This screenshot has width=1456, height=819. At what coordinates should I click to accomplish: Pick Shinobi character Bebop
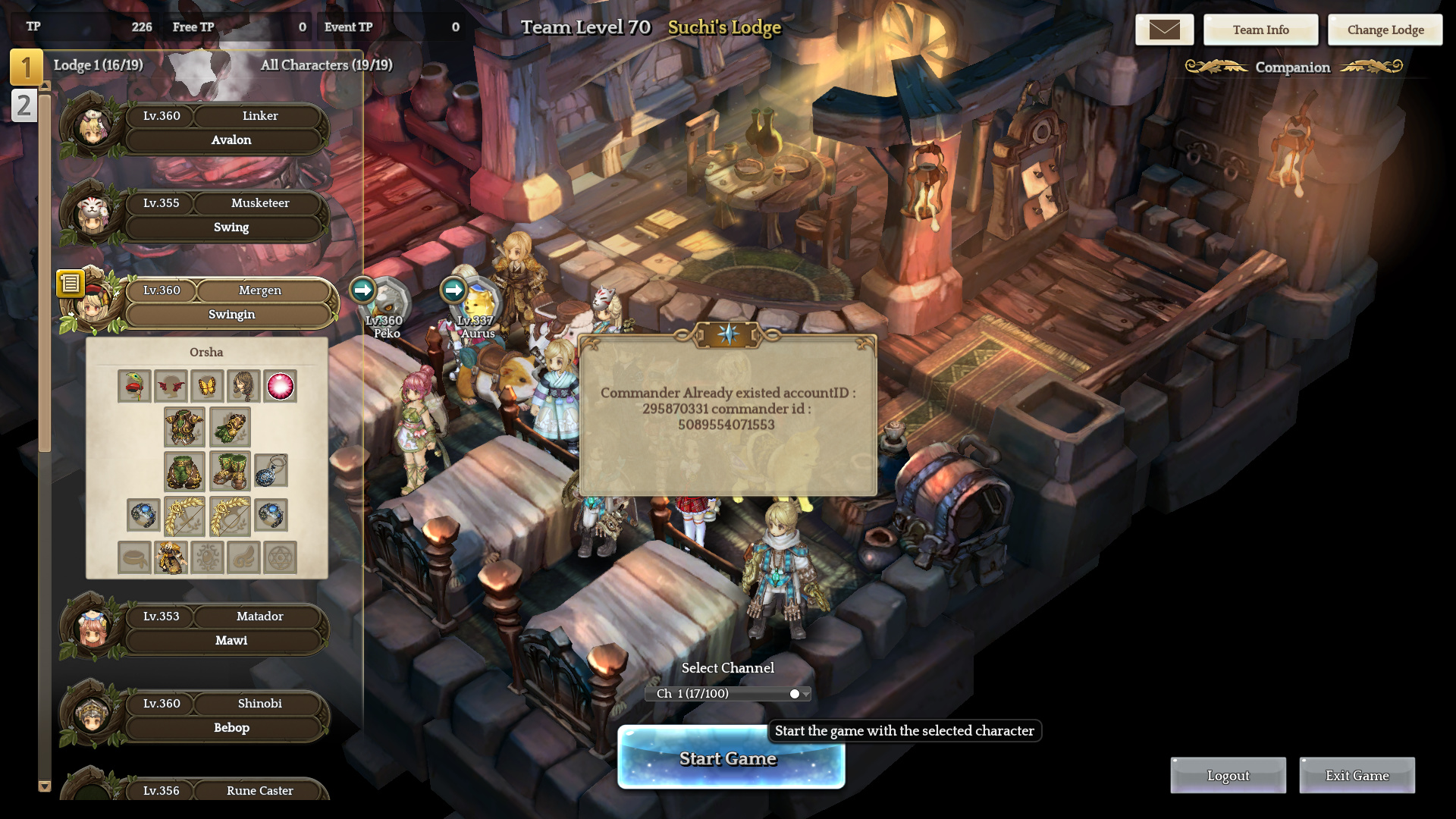tap(227, 716)
